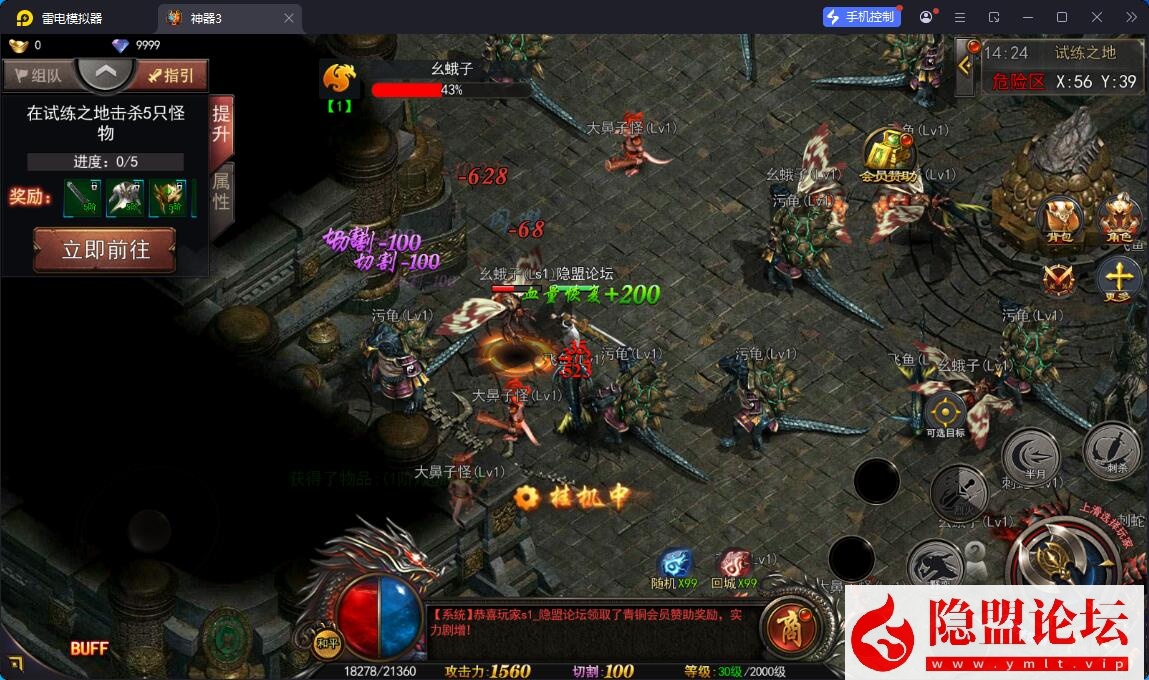Collapse the minimap with the arrow tab

(x=965, y=66)
